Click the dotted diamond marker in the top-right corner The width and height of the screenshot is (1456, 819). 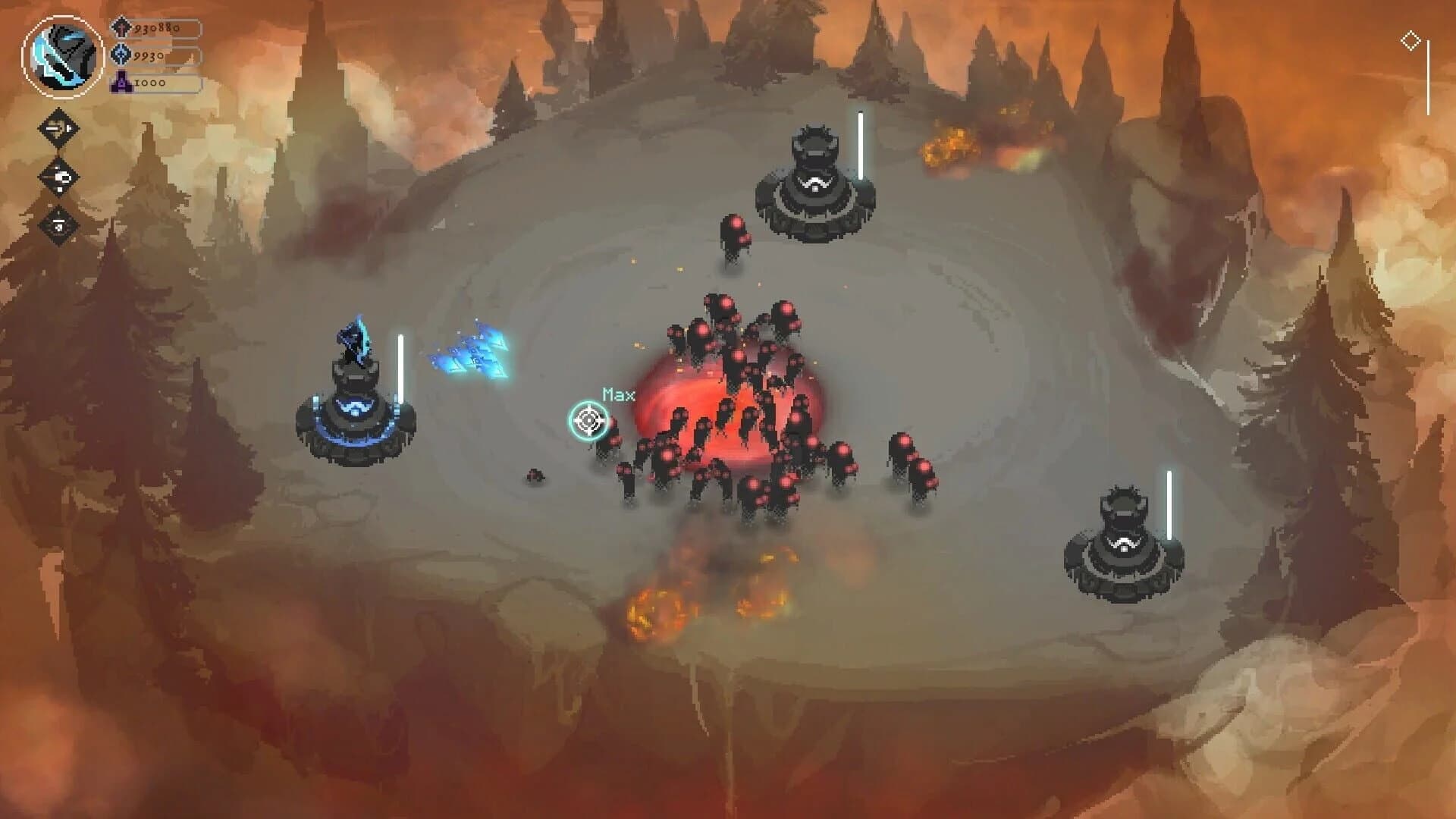(1411, 40)
